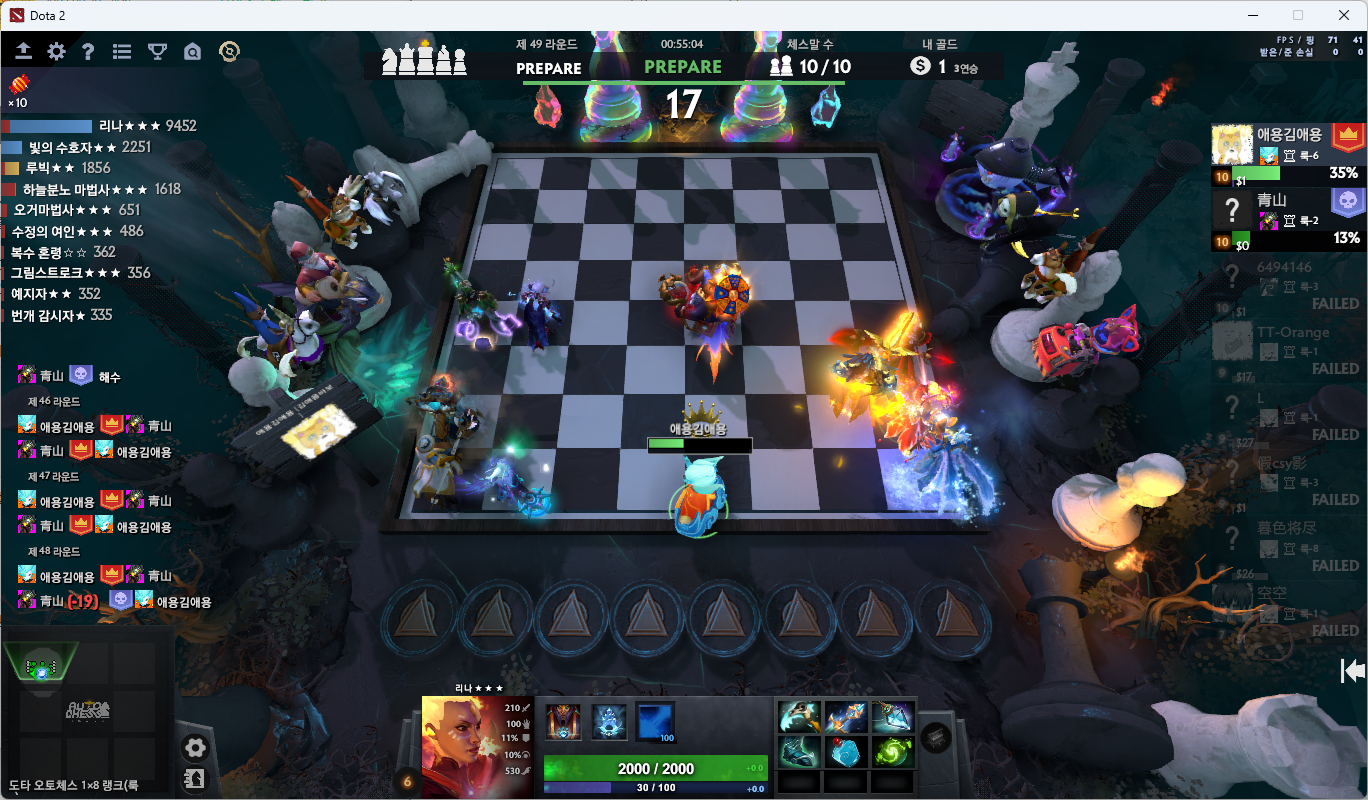The width and height of the screenshot is (1368, 800).
Task: Click the cog button beside the minimap
Action: point(195,747)
